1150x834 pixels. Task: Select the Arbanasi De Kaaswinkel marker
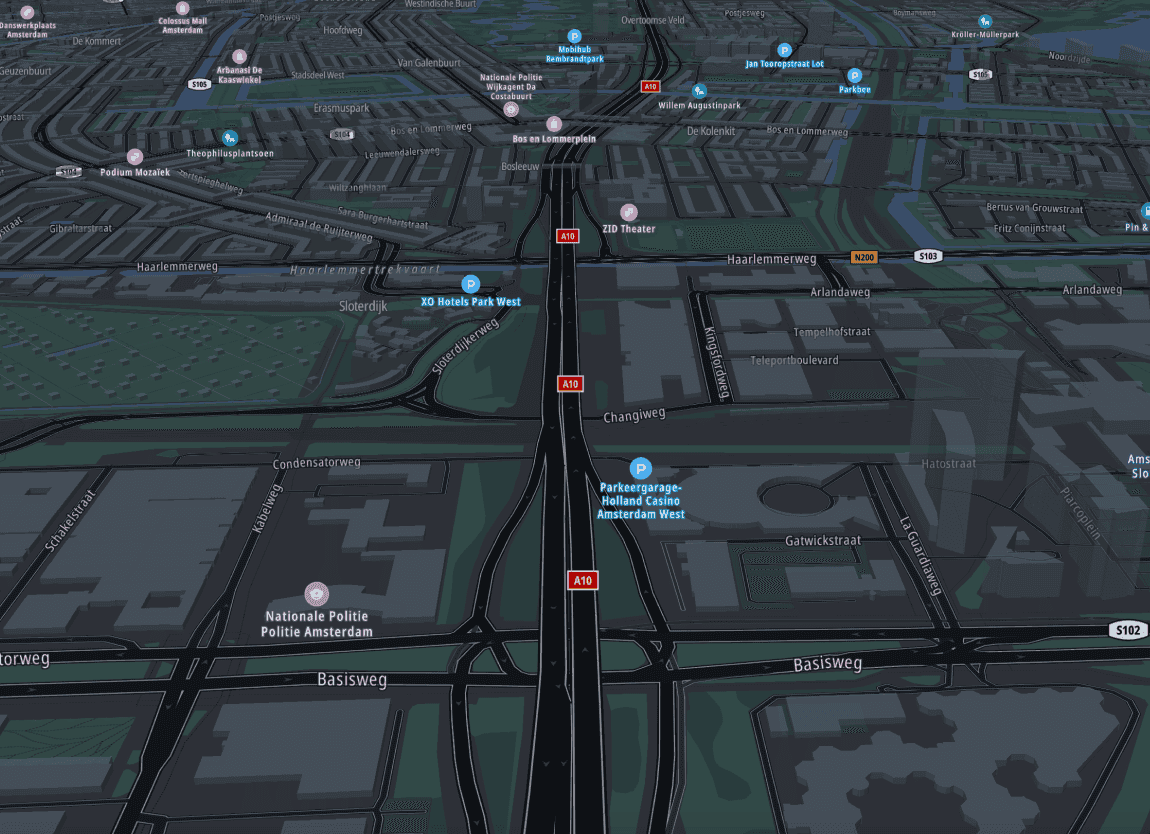pyautogui.click(x=239, y=57)
